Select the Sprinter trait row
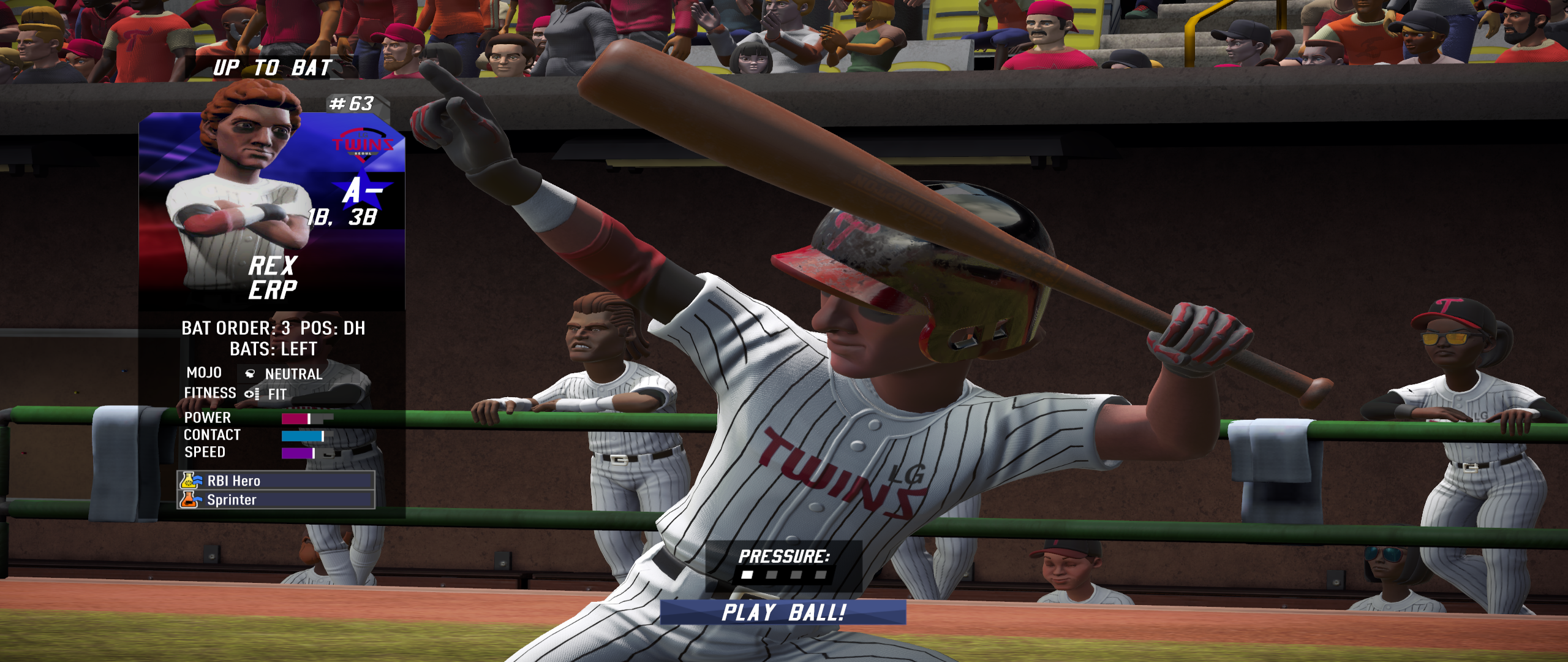Image resolution: width=1568 pixels, height=662 pixels. 276,500
